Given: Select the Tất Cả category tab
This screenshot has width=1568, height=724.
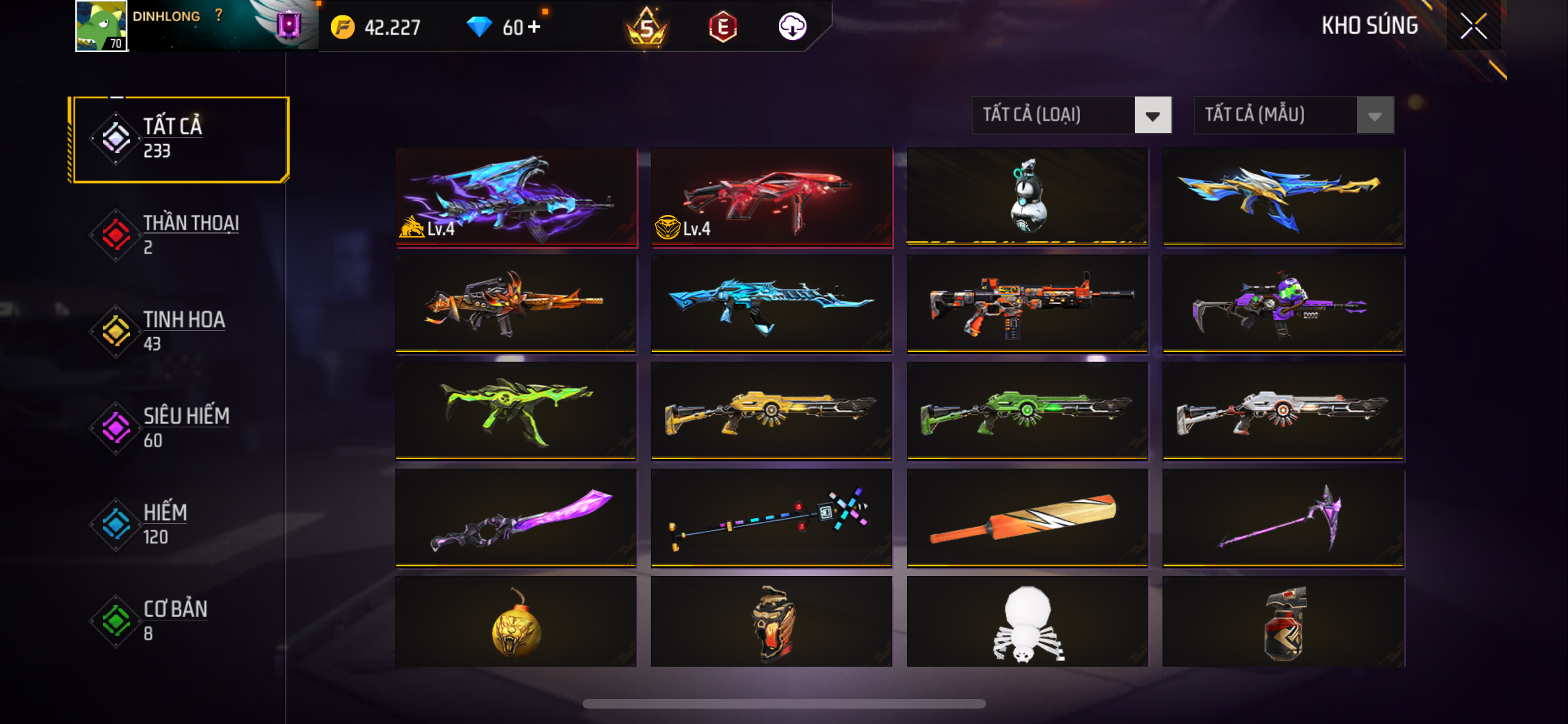Looking at the screenshot, I should coord(180,139).
